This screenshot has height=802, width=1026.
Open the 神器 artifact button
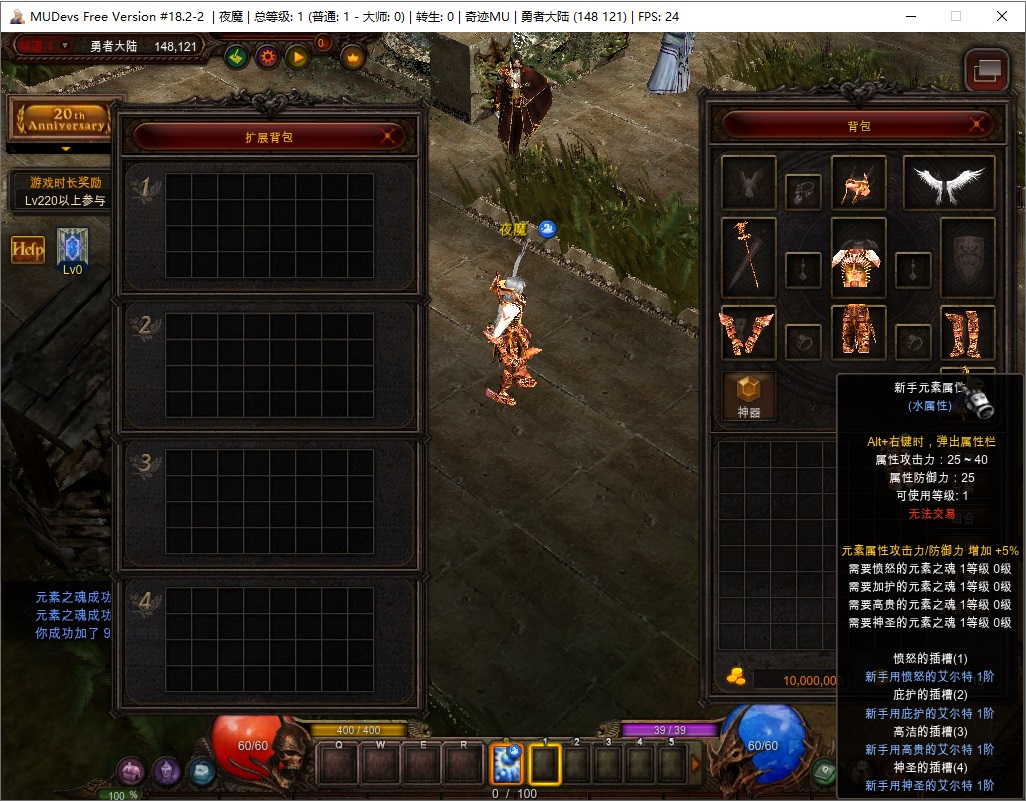click(x=749, y=396)
